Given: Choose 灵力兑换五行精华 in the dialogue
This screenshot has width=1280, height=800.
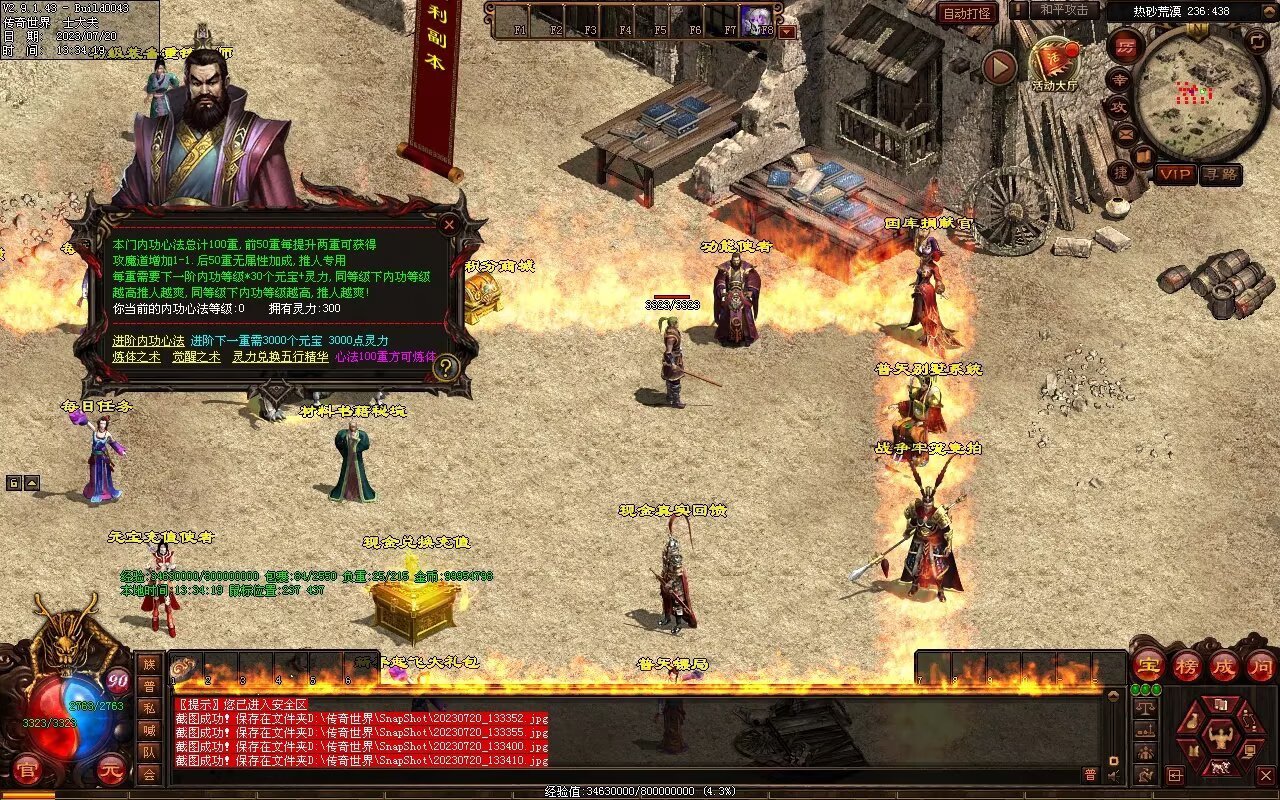Looking at the screenshot, I should coord(280,357).
